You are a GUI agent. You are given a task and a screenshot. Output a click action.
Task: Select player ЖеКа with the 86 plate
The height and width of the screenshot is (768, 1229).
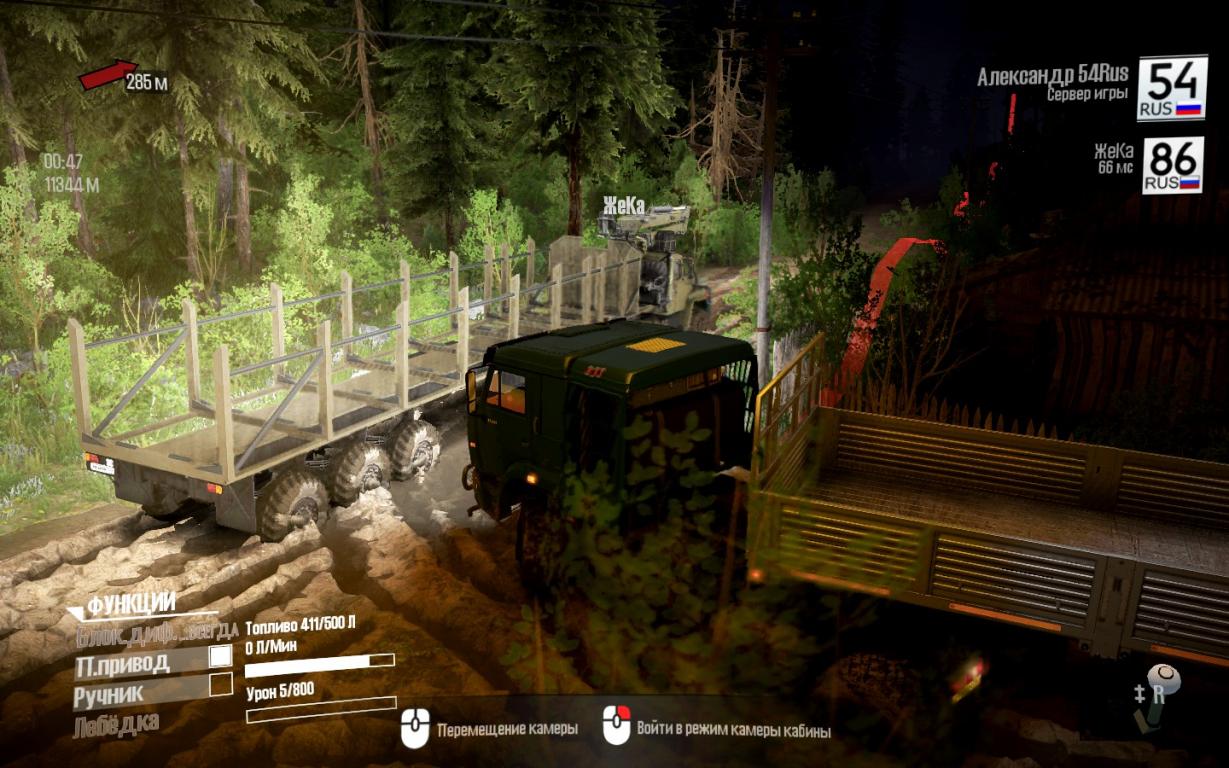(x=1113, y=151)
